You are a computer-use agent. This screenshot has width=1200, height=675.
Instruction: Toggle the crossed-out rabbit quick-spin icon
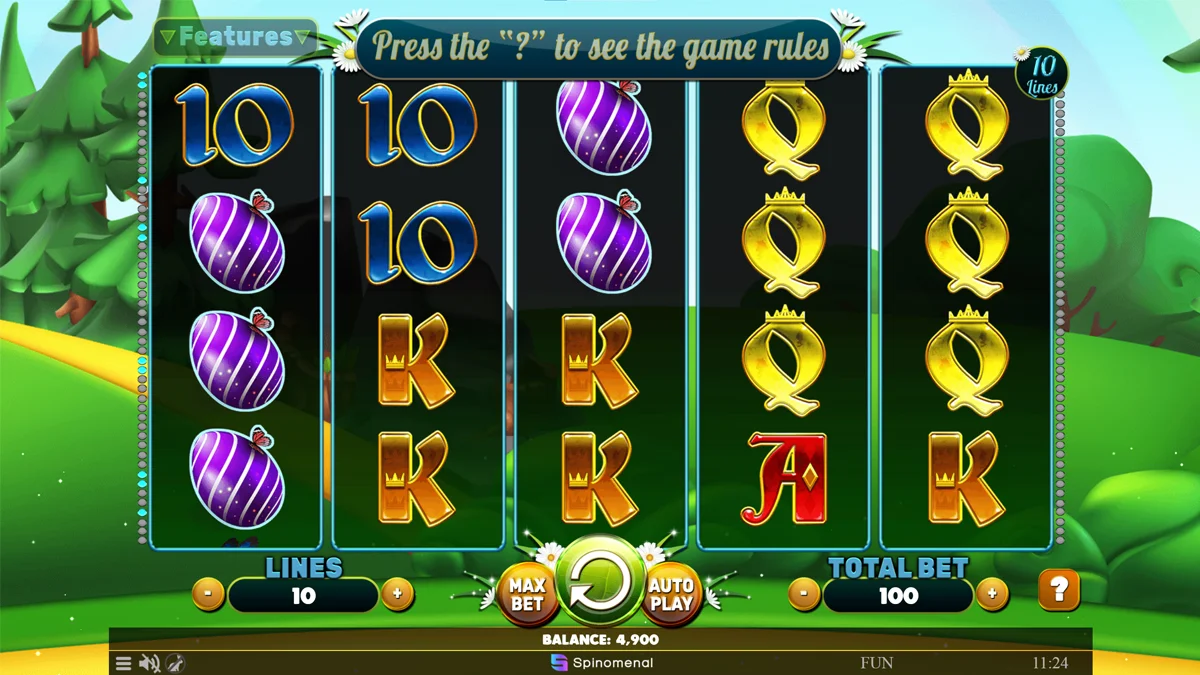pos(175,663)
